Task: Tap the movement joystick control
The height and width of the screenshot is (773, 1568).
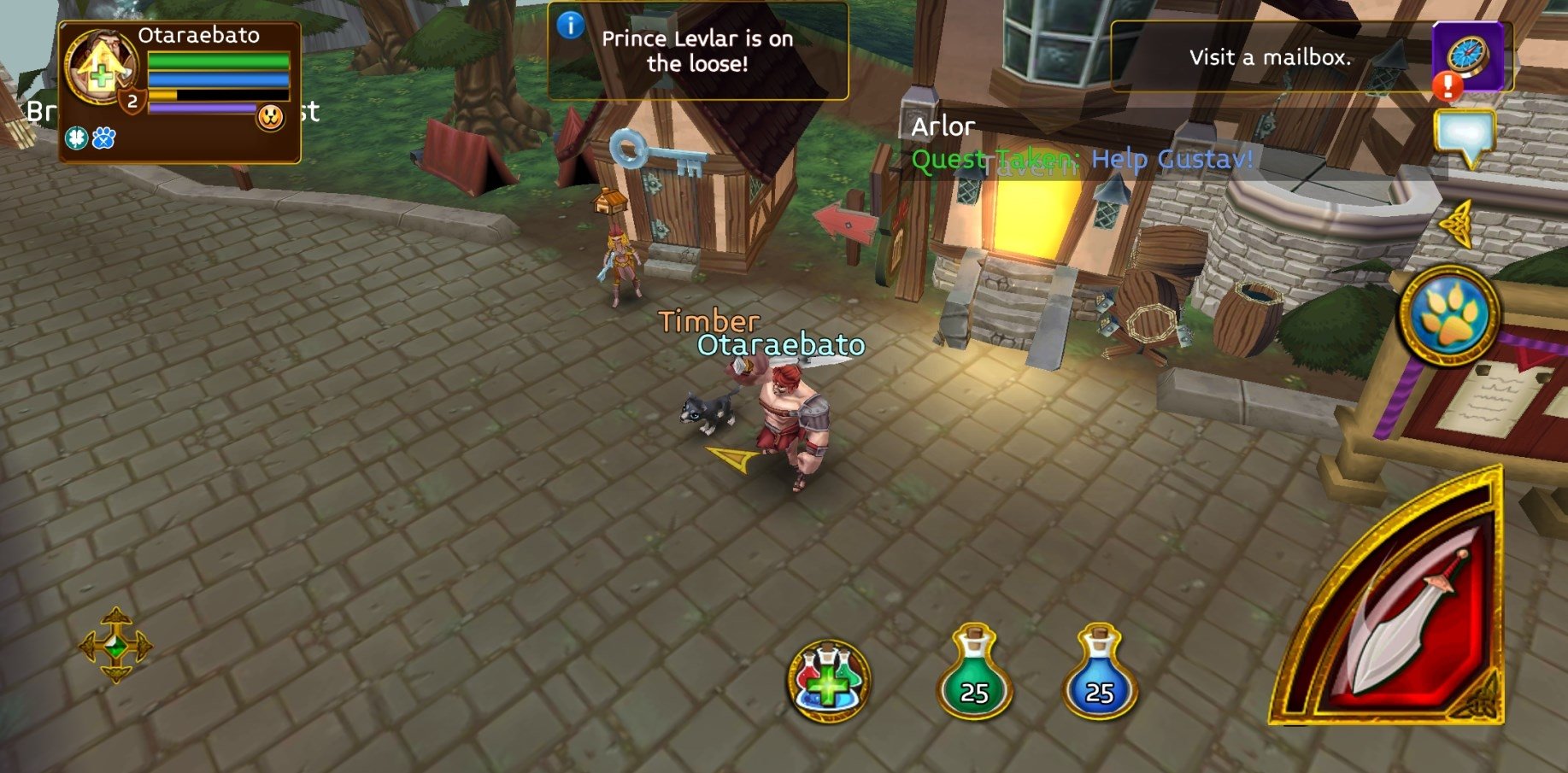Action: coord(115,645)
